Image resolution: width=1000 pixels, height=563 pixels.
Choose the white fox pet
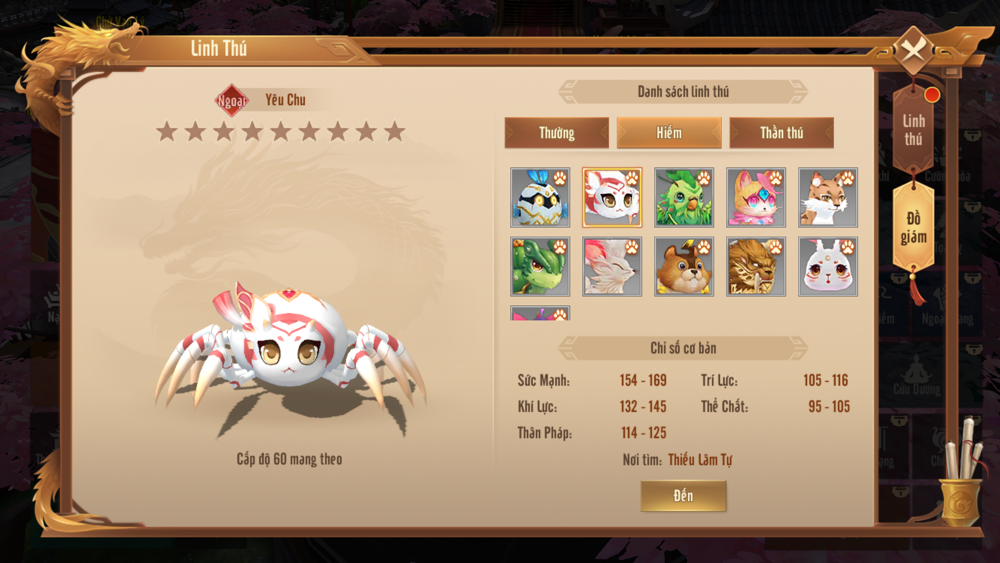[612, 267]
